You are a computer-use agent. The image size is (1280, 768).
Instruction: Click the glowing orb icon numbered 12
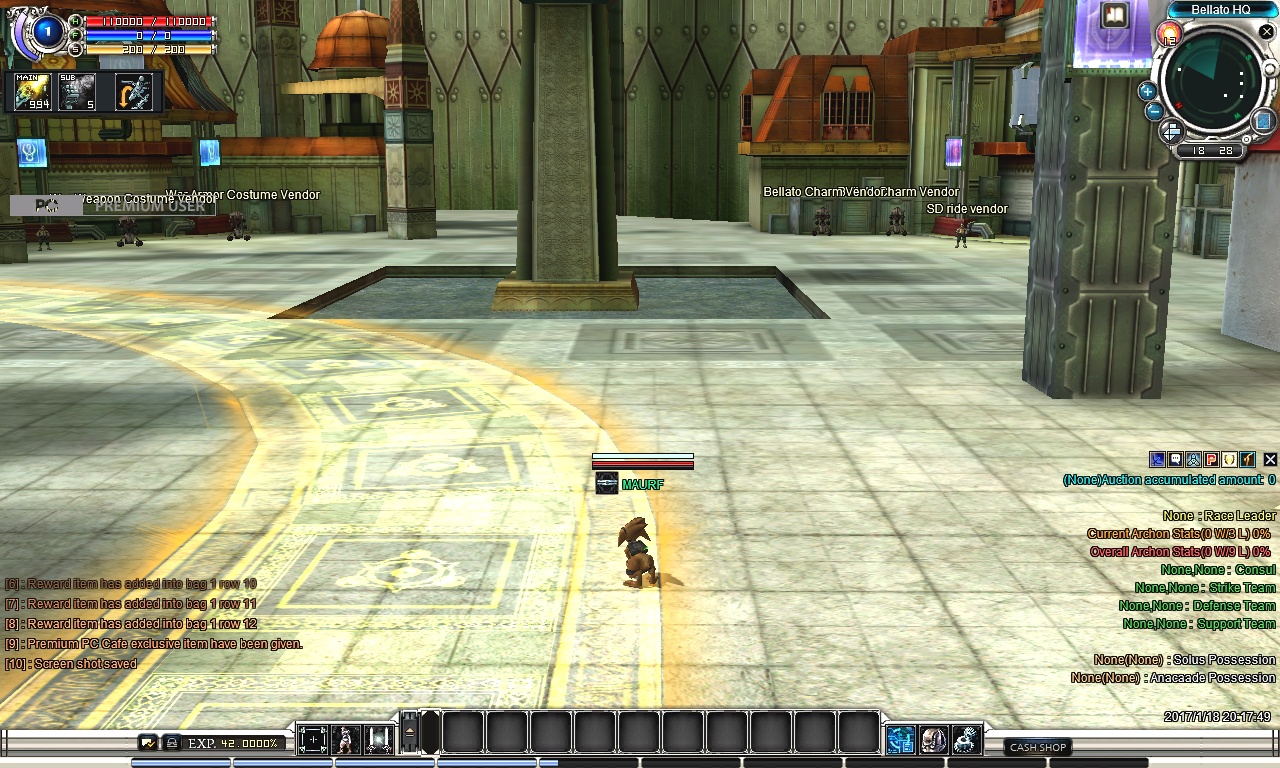(1168, 34)
